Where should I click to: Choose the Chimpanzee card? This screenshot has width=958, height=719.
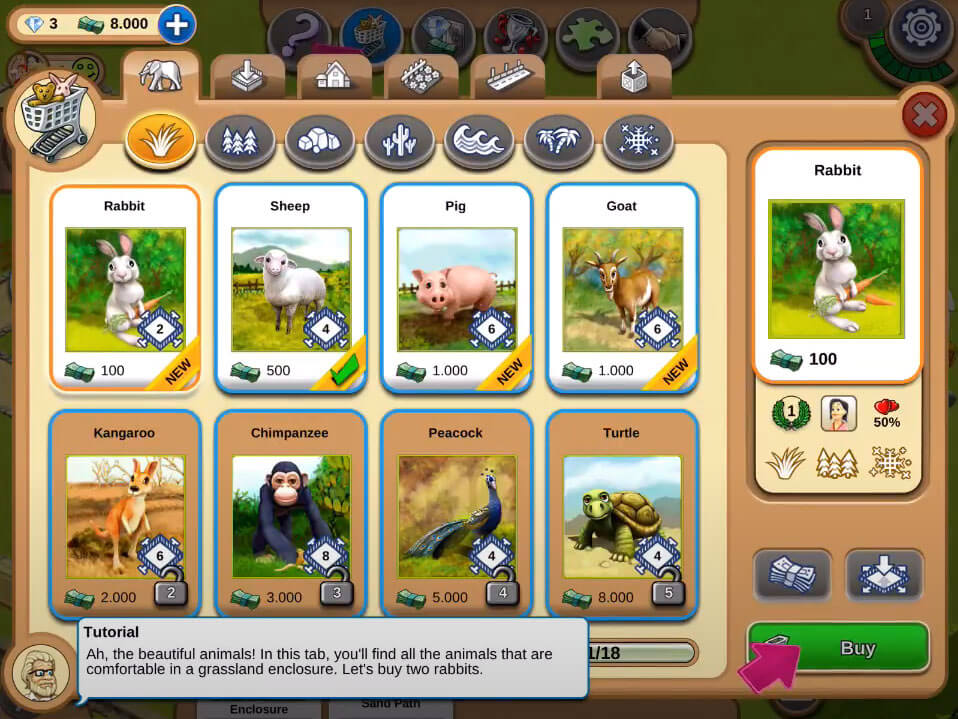[290, 514]
